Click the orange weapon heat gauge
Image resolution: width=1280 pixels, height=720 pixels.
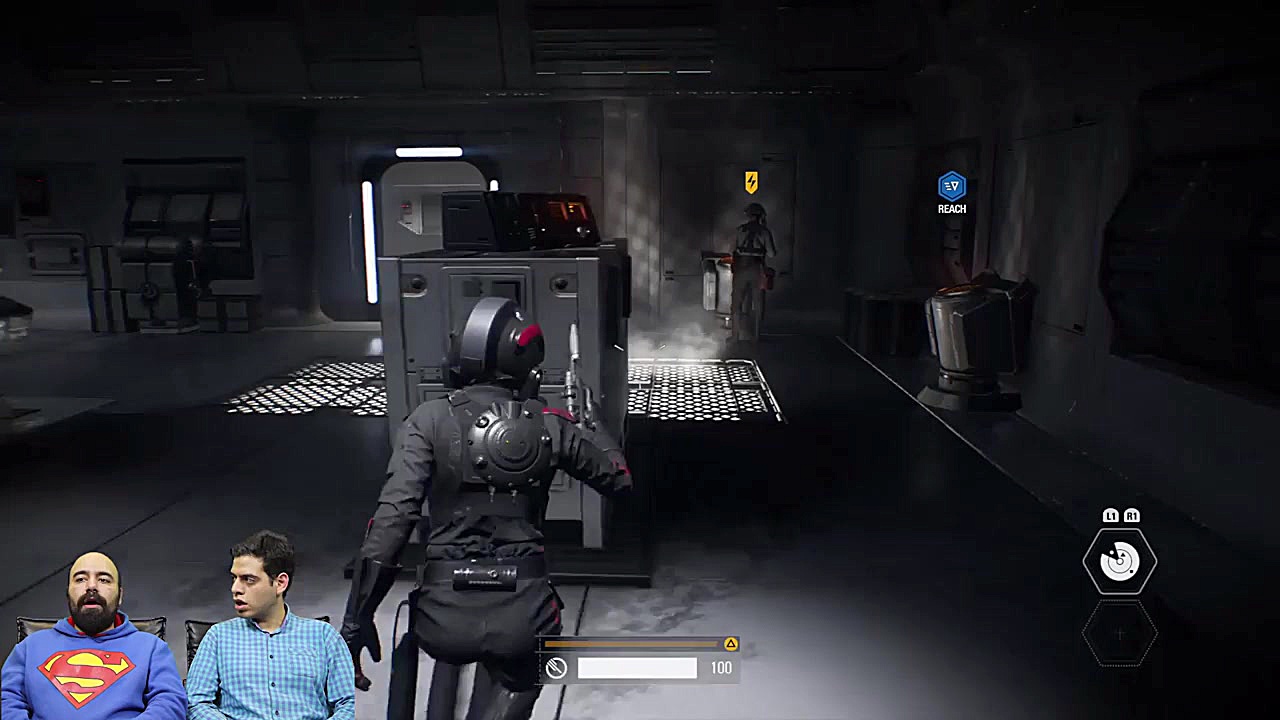pyautogui.click(x=630, y=645)
